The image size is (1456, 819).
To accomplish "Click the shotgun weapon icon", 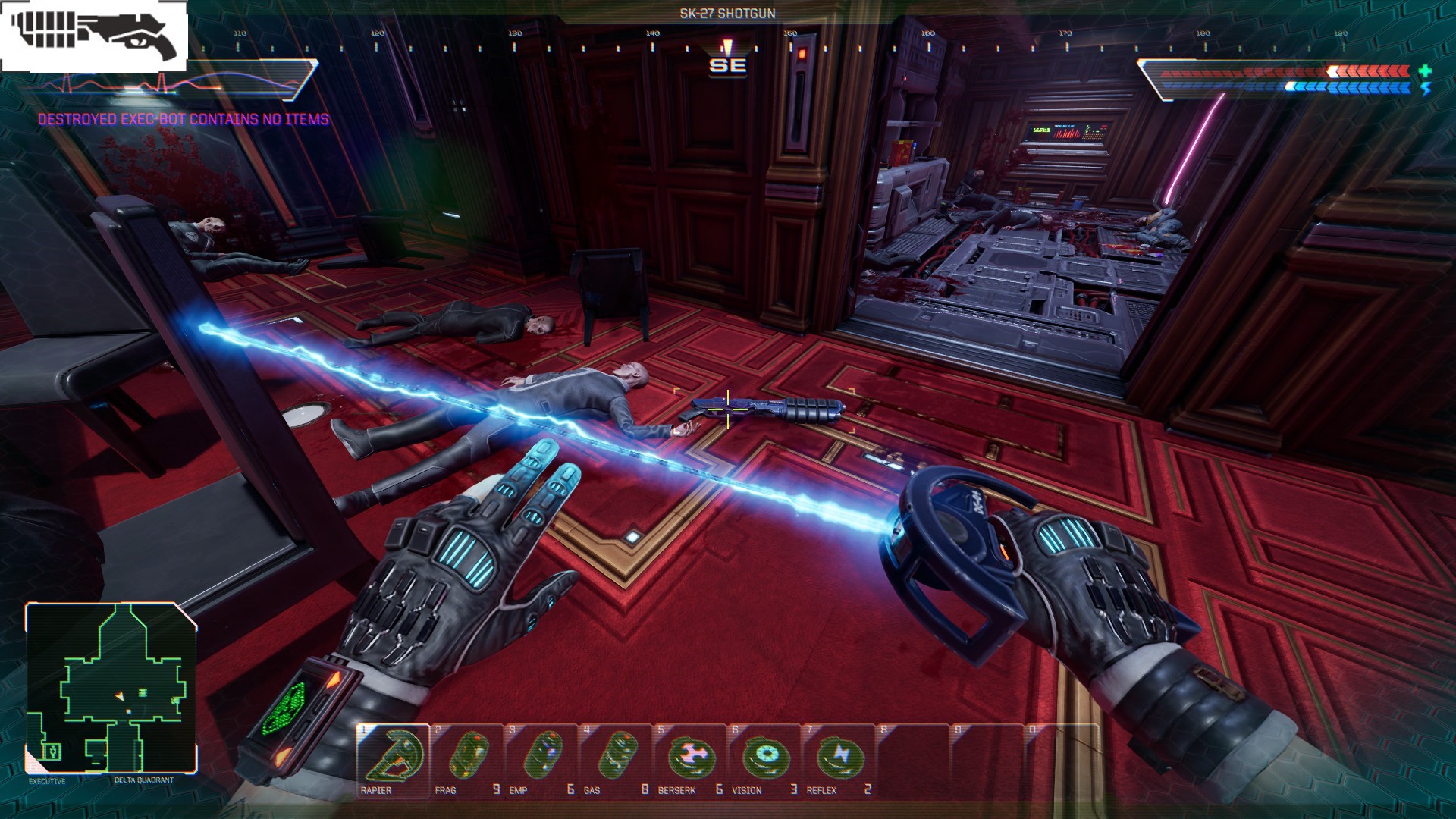I will (x=94, y=35).
